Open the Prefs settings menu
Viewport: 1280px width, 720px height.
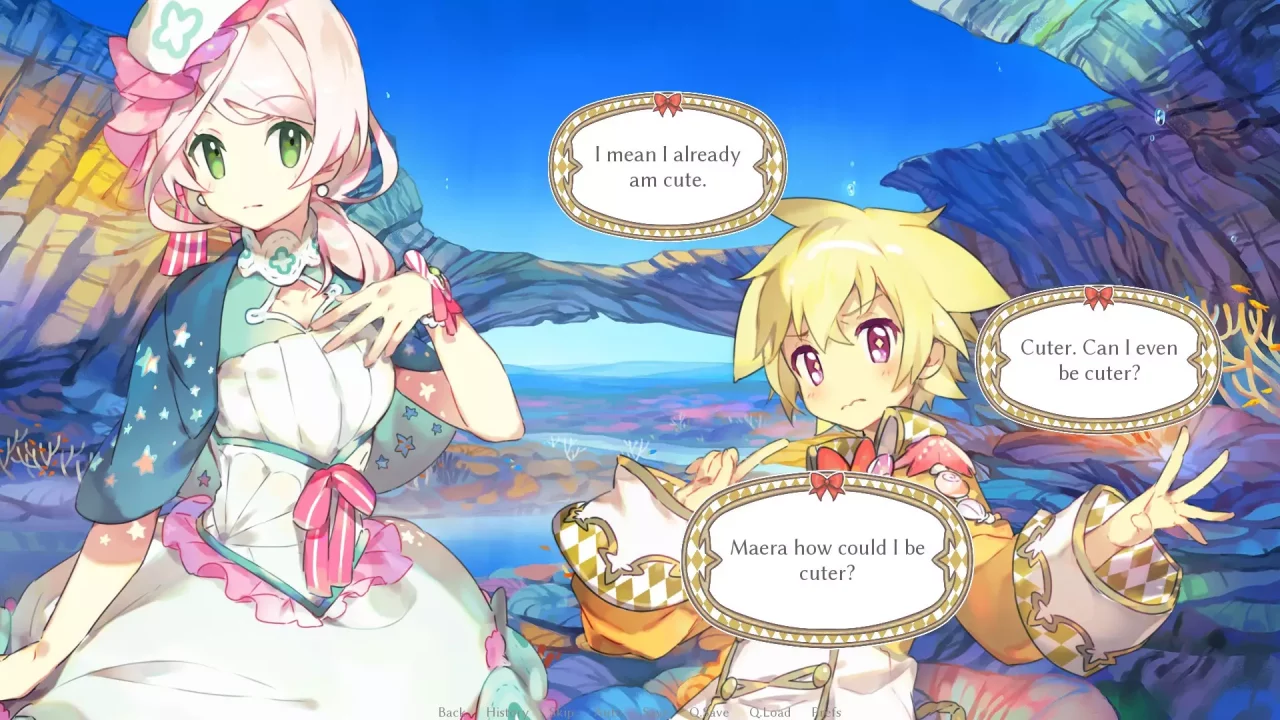pyautogui.click(x=826, y=712)
